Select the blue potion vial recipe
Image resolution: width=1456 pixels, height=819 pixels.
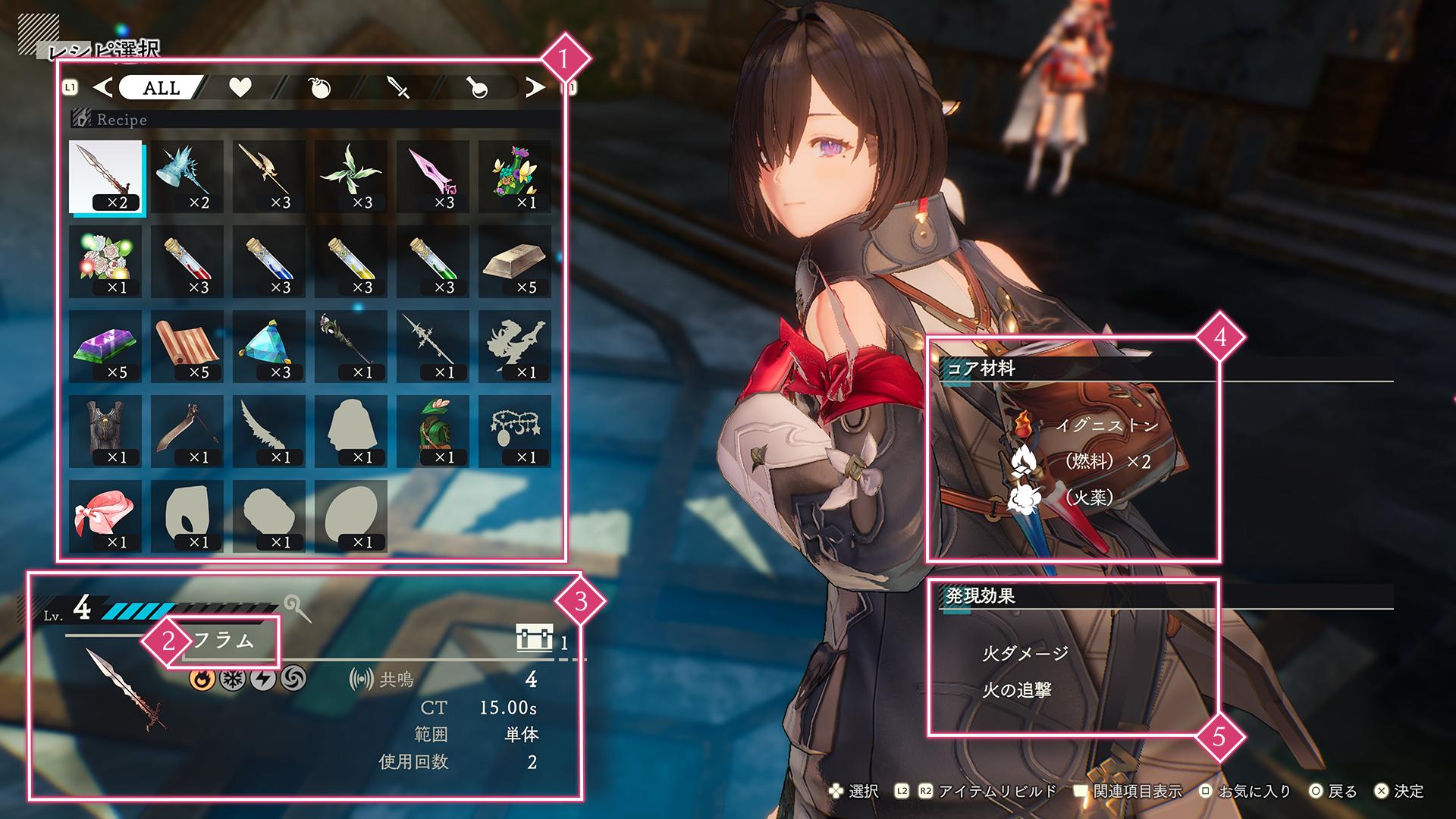click(269, 262)
